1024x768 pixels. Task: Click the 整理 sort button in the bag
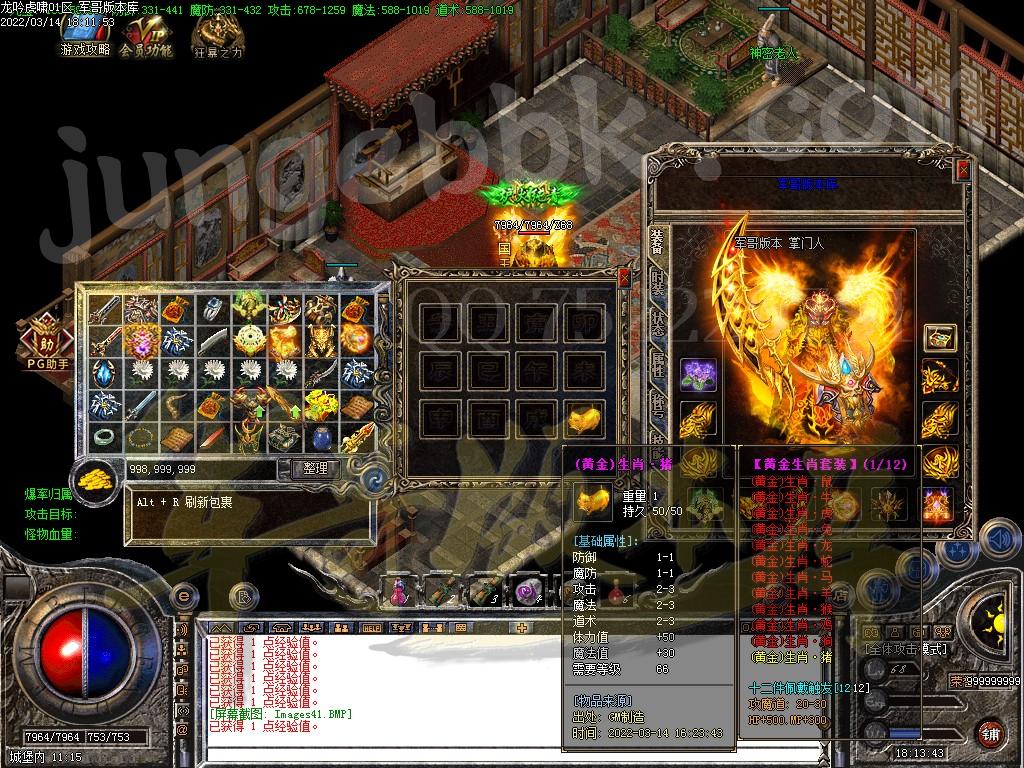[x=315, y=468]
